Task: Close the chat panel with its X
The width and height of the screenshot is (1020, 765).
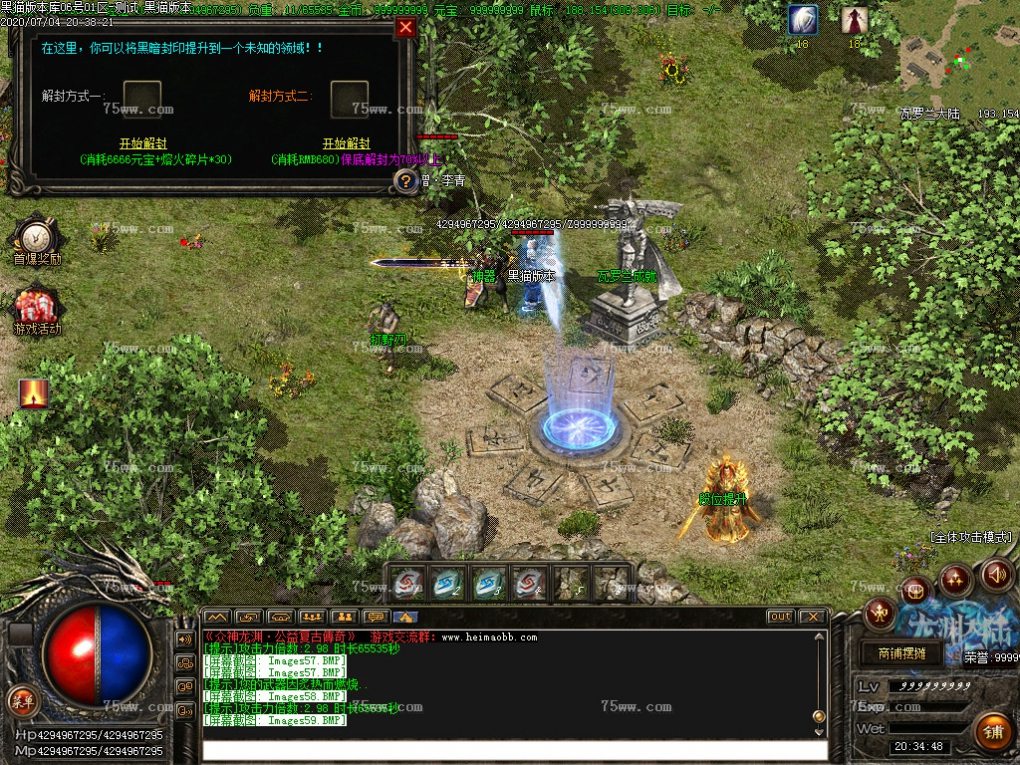Action: click(812, 616)
